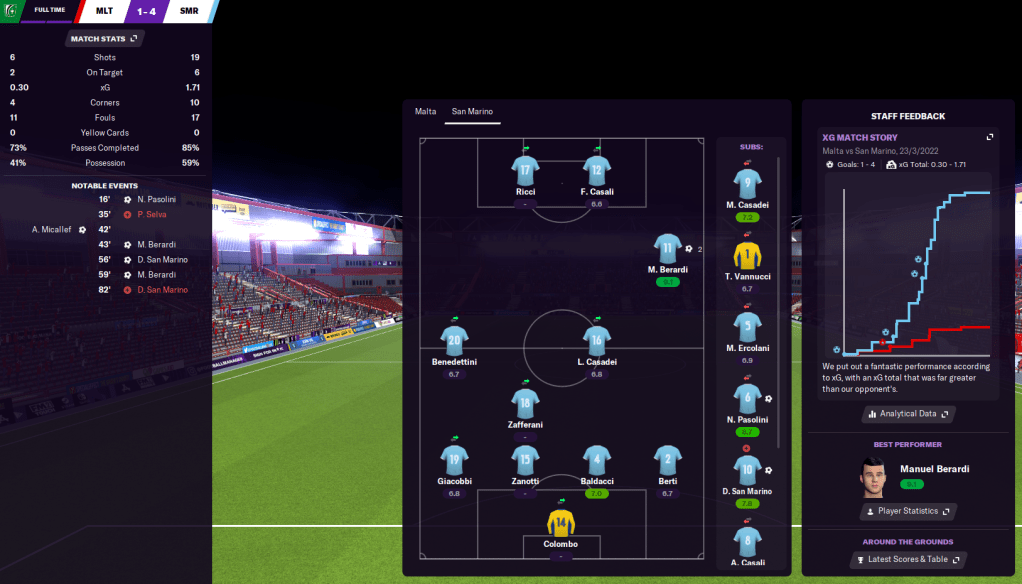Select goalkeeper Colombo on the pitch
1022x584 pixels.
click(561, 523)
